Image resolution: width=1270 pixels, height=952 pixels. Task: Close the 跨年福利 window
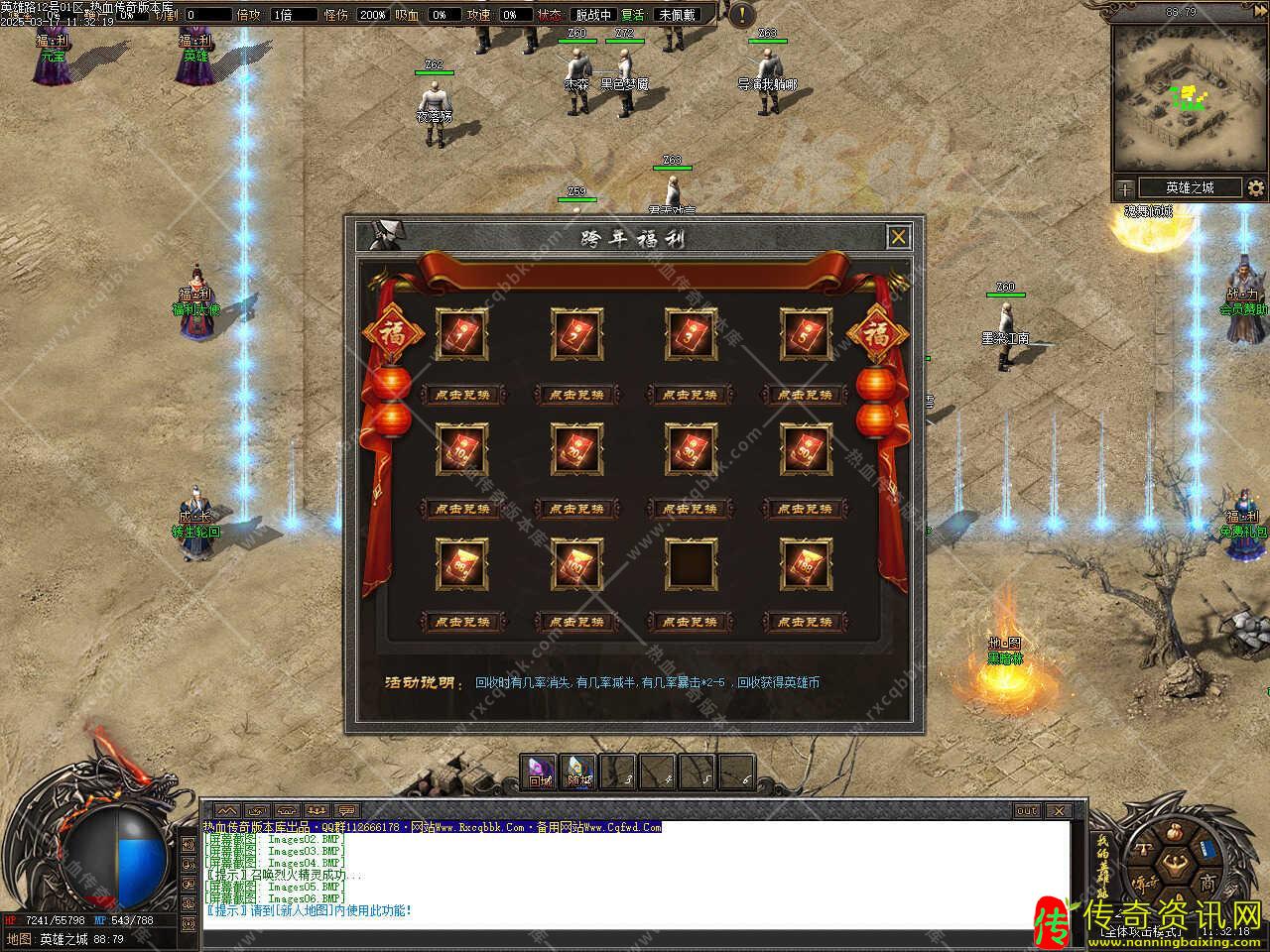click(898, 237)
